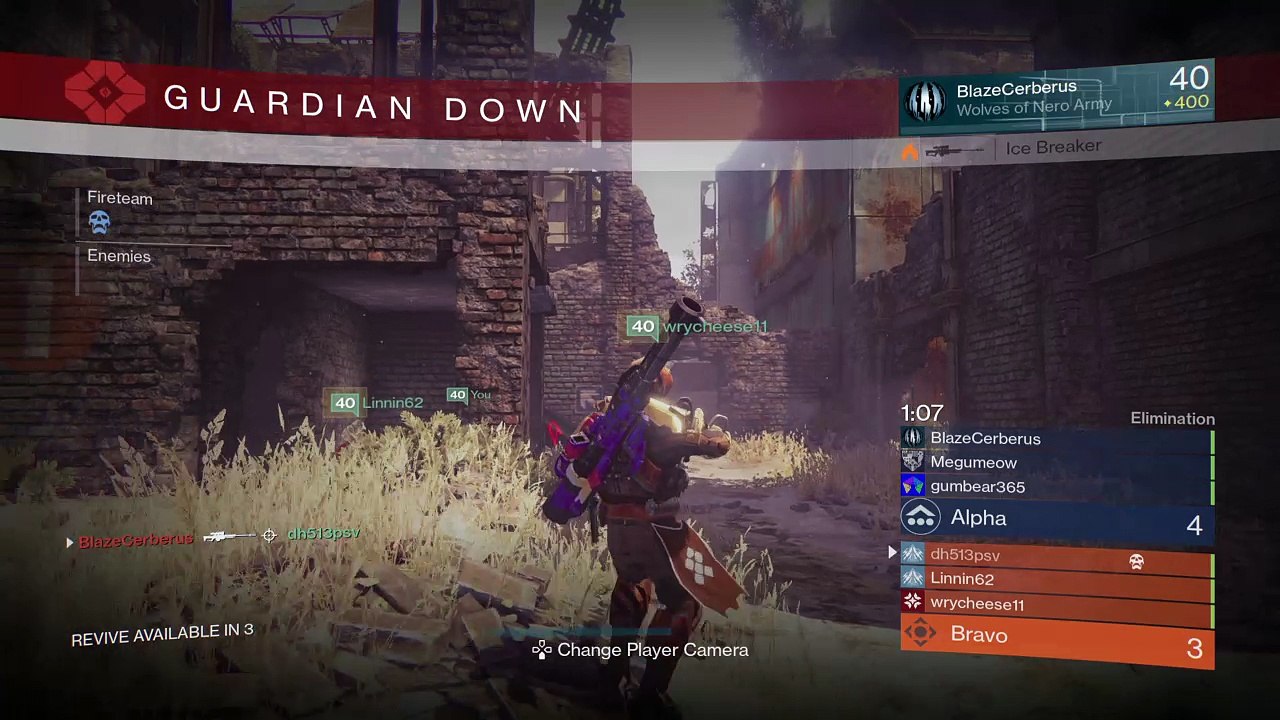Click the sniper rifle icon in kill feed
Screen dimensions: 1280x720
pyautogui.click(x=229, y=537)
